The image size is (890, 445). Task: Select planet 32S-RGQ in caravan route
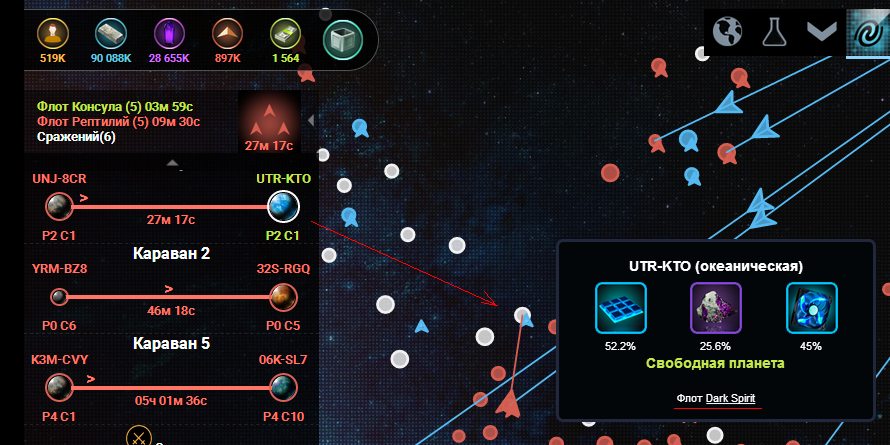click(283, 296)
